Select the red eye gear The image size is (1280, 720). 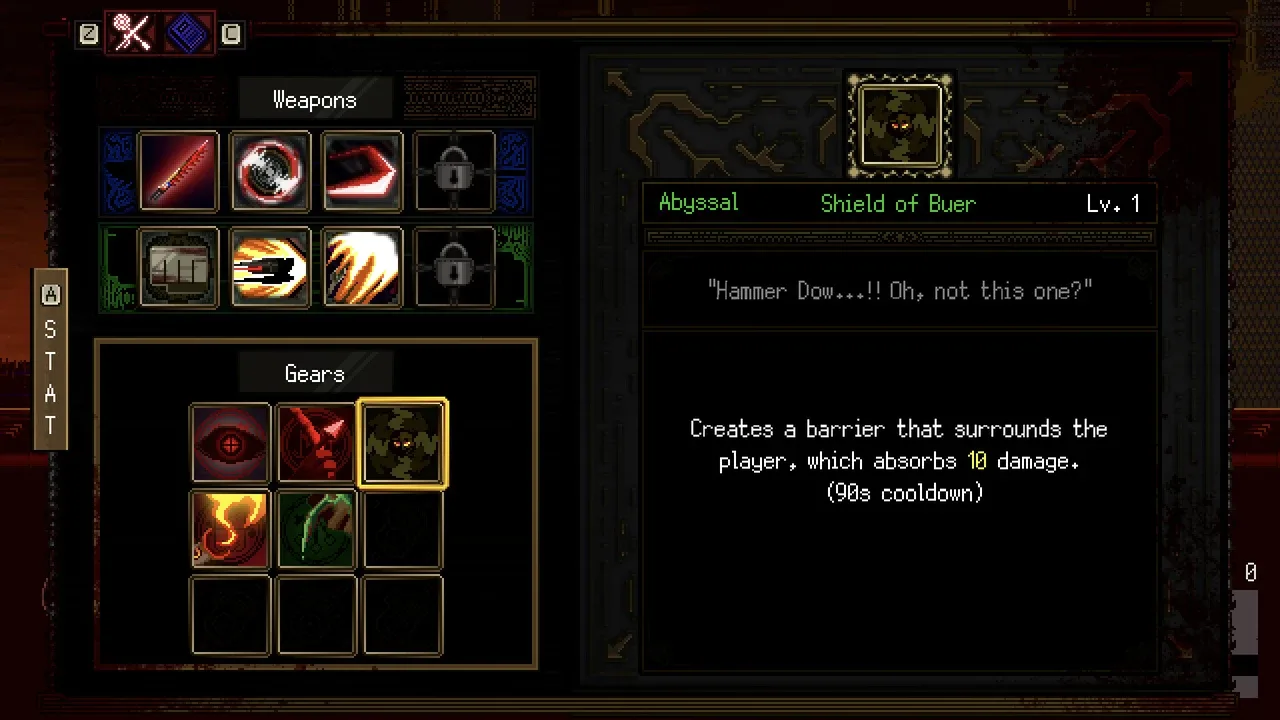230,443
